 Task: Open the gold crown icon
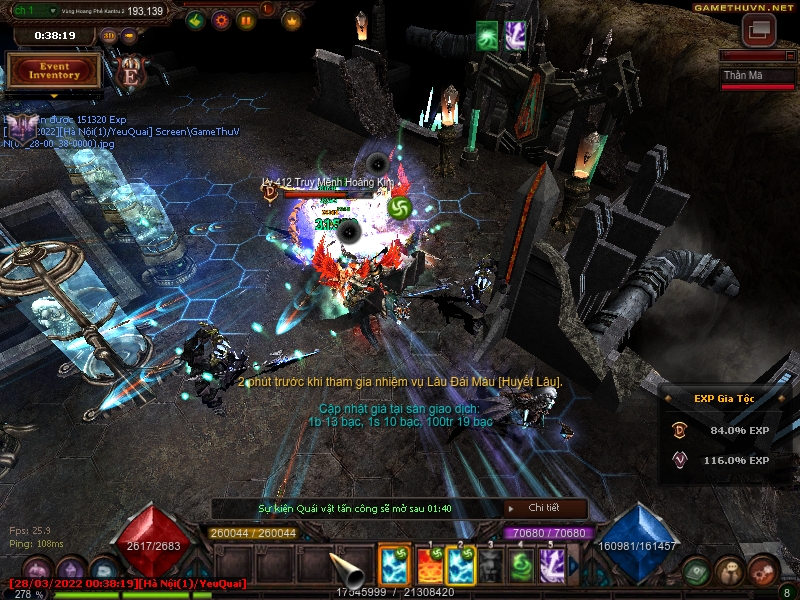coord(292,19)
